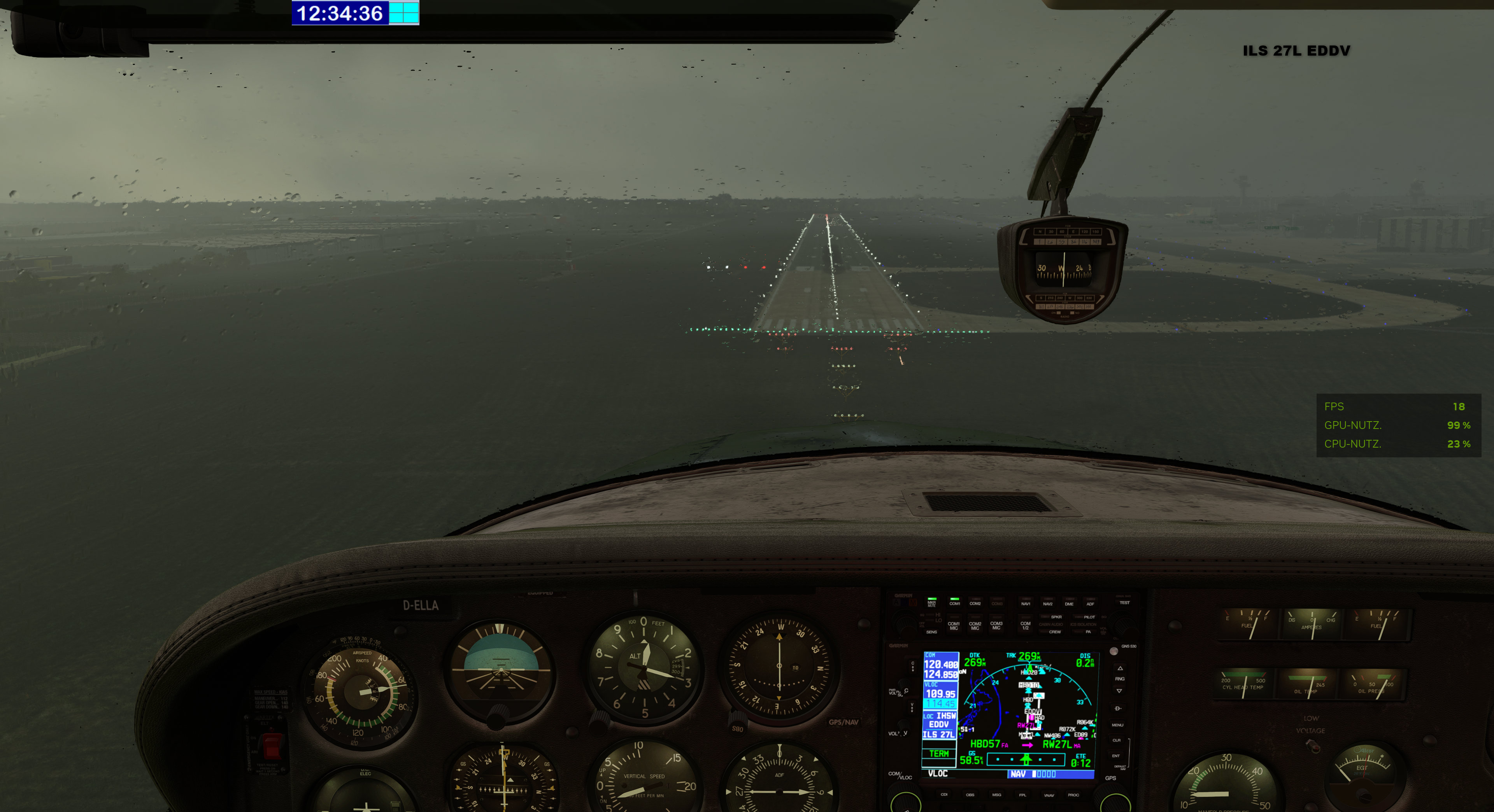Image resolution: width=1494 pixels, height=812 pixels.
Task: Activate the Direct-To button on the GPS
Action: [x=1118, y=708]
